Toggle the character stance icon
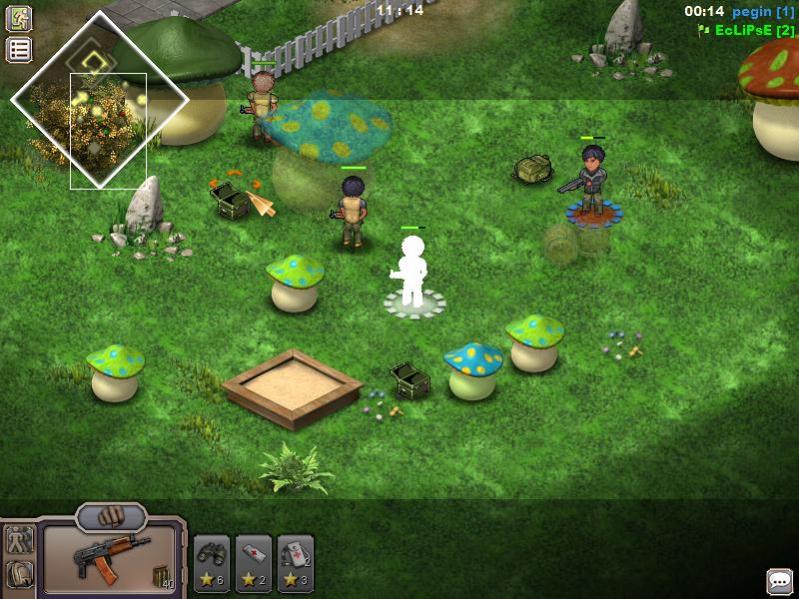This screenshot has height=599, width=799. tap(19, 541)
